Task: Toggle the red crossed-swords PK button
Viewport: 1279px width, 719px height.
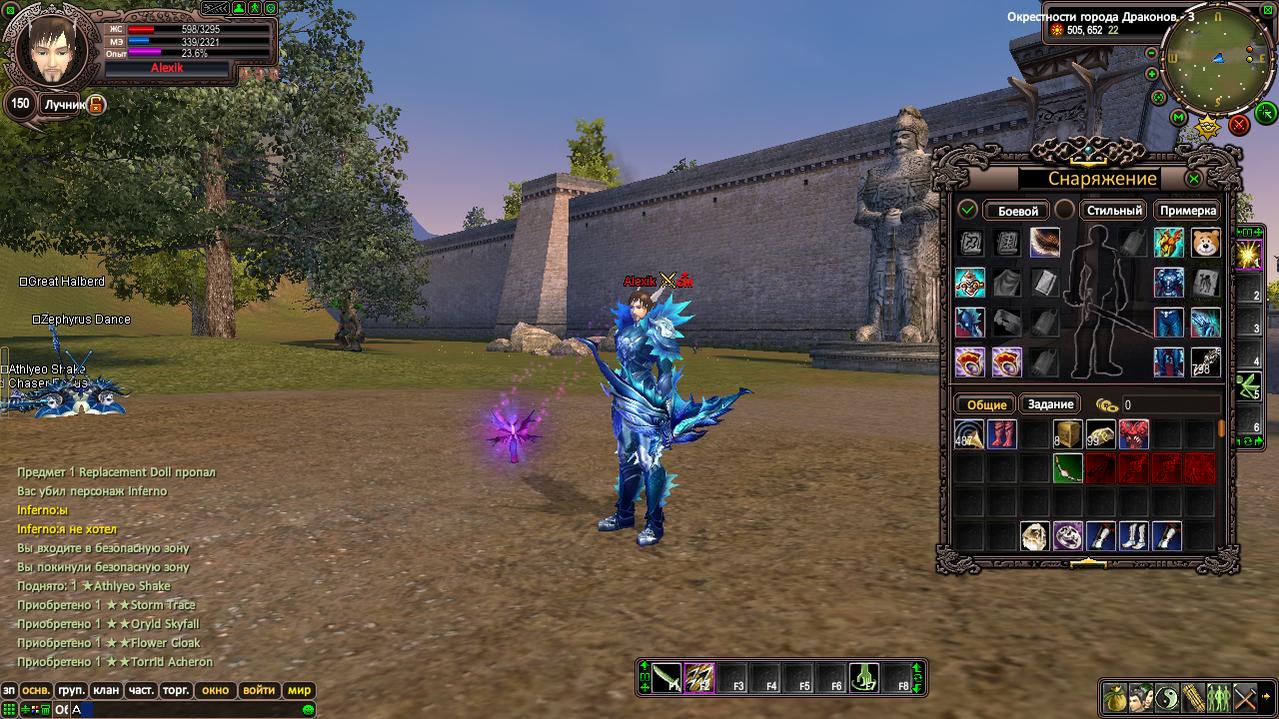Action: 1238,124
